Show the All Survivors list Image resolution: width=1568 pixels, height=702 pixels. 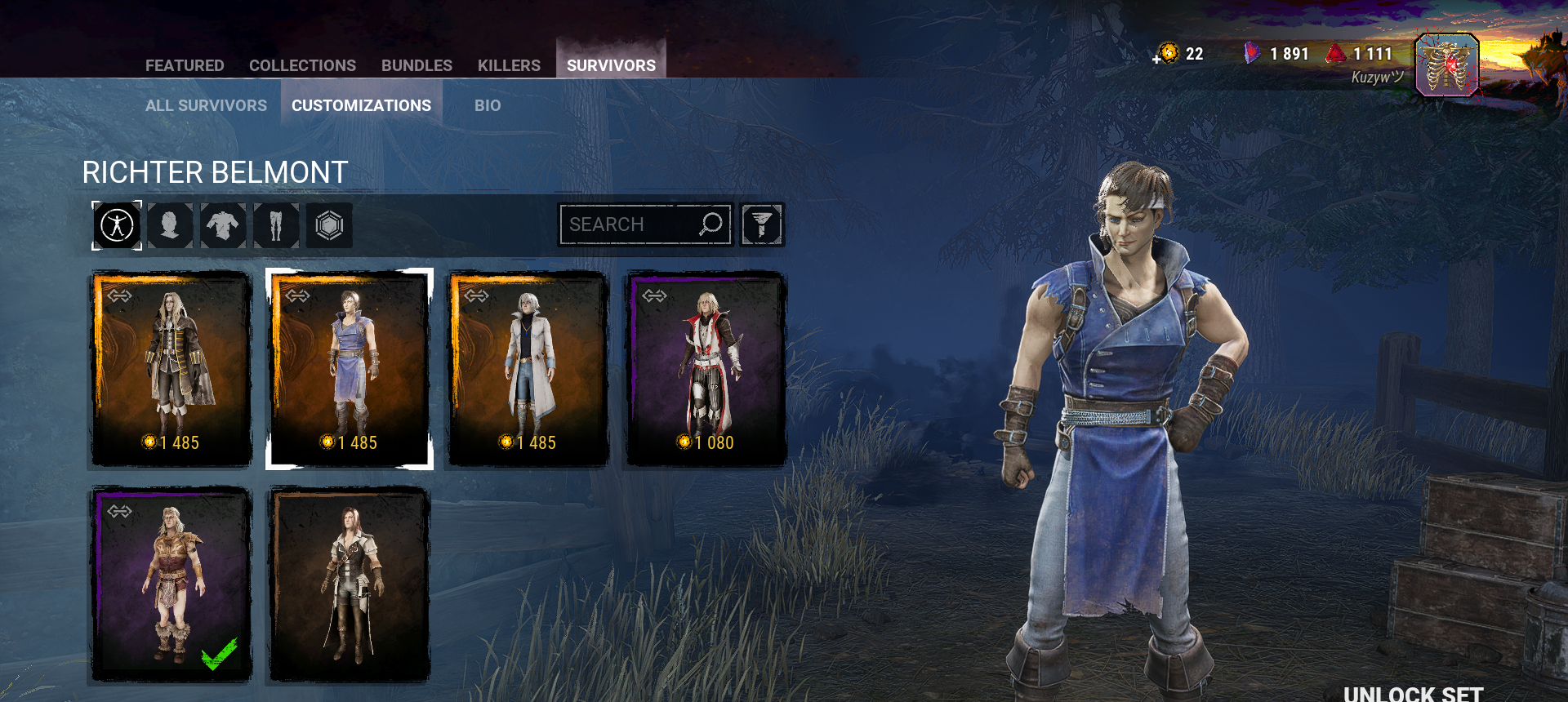click(206, 105)
